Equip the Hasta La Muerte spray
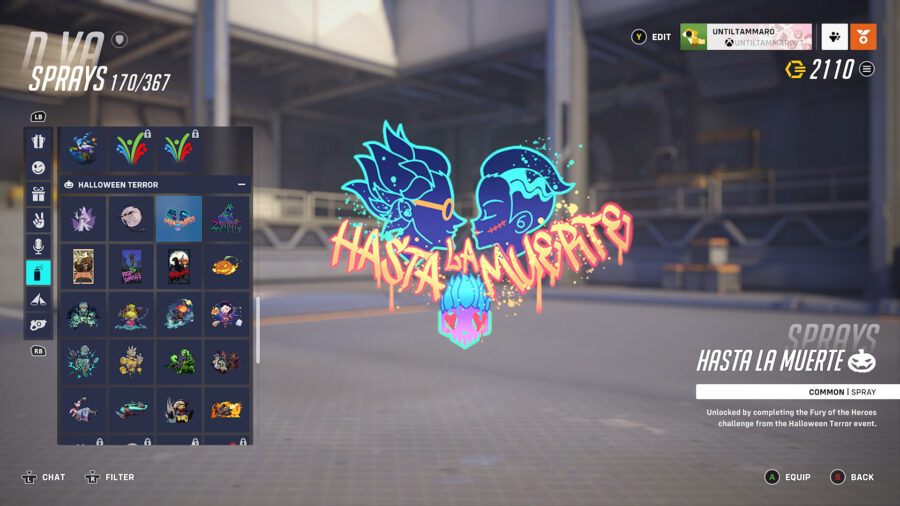The image size is (900, 506). [786, 477]
